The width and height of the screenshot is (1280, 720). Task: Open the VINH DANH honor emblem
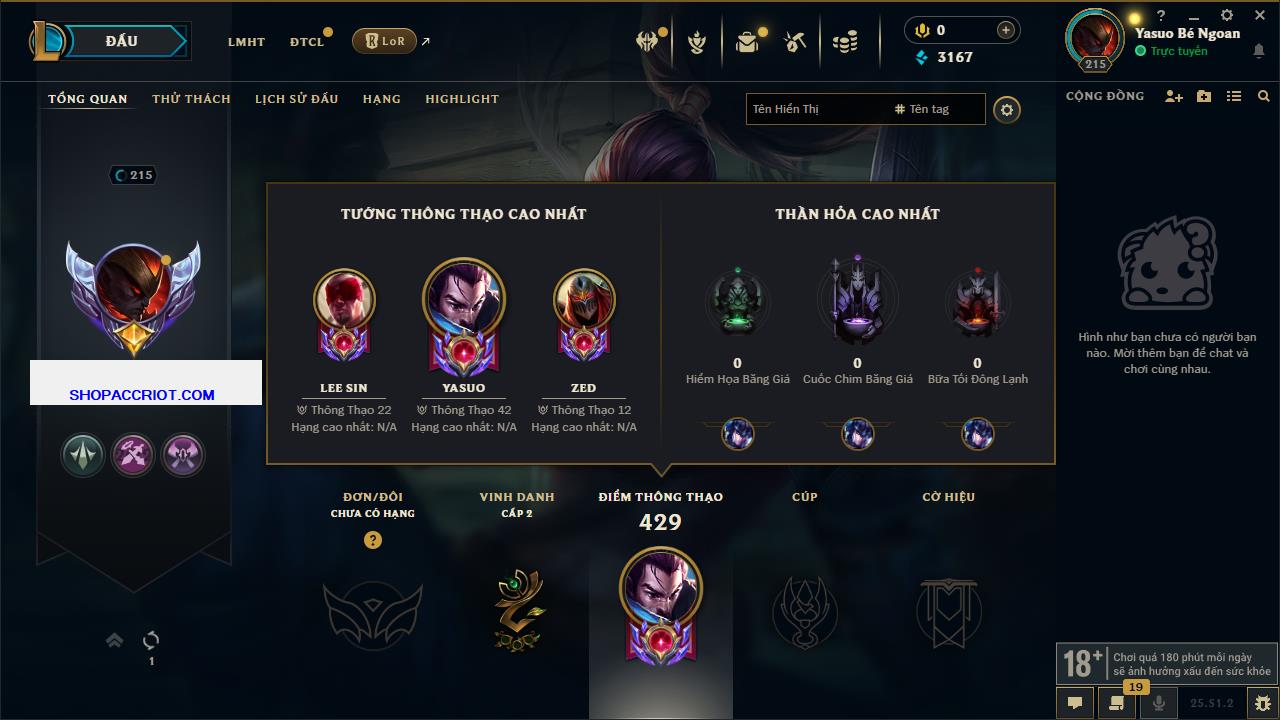click(517, 610)
